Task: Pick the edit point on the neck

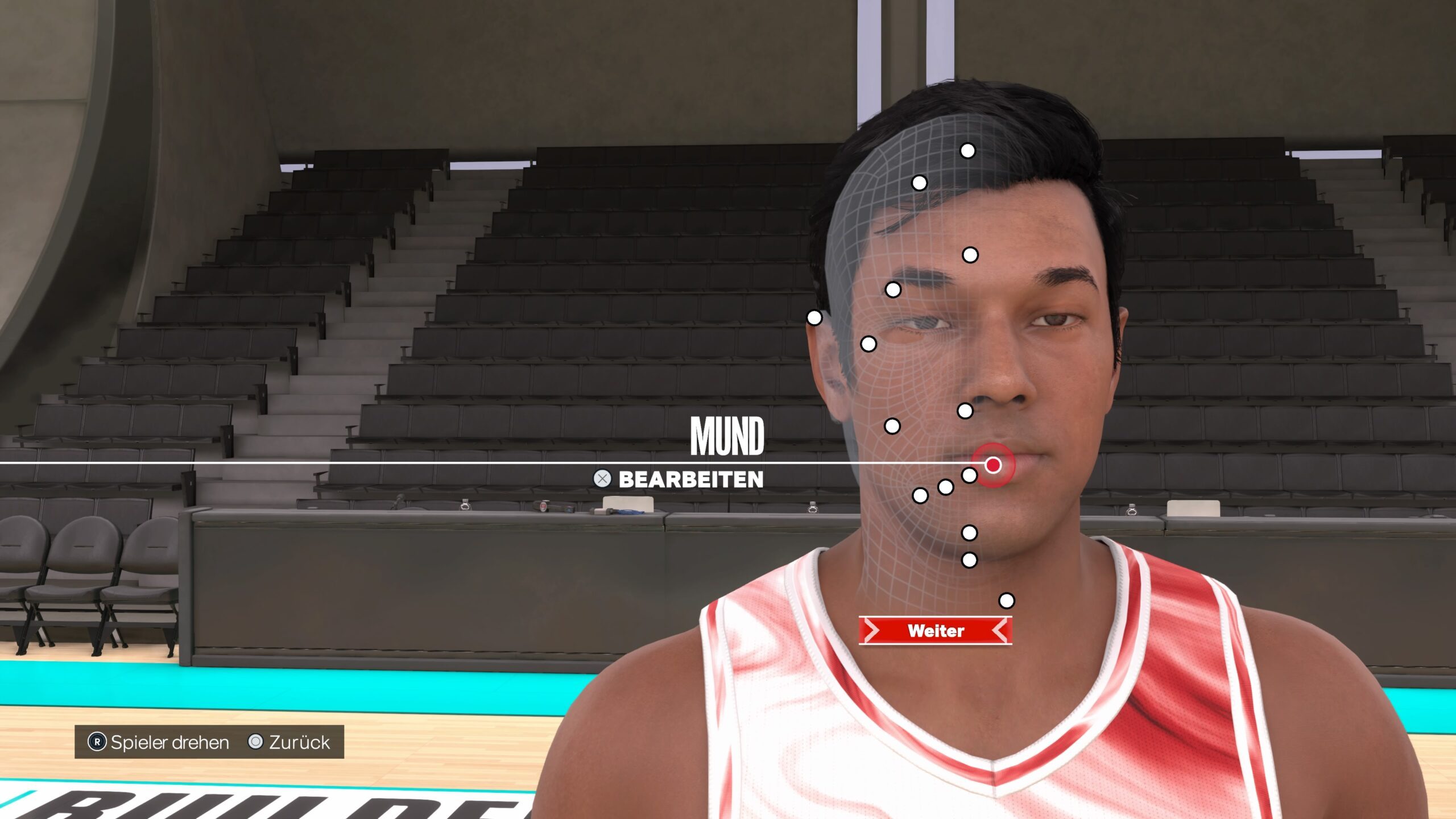Action: (1006, 601)
